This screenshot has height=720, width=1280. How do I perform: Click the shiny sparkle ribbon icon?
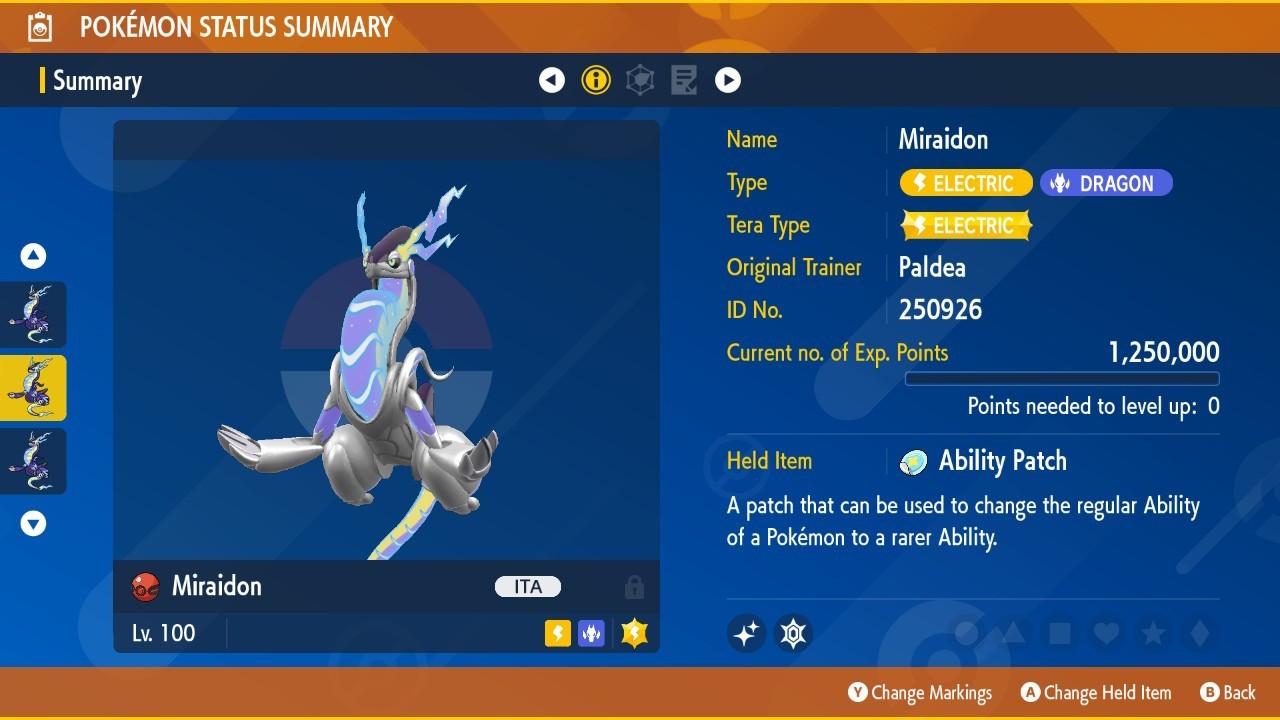pos(746,633)
